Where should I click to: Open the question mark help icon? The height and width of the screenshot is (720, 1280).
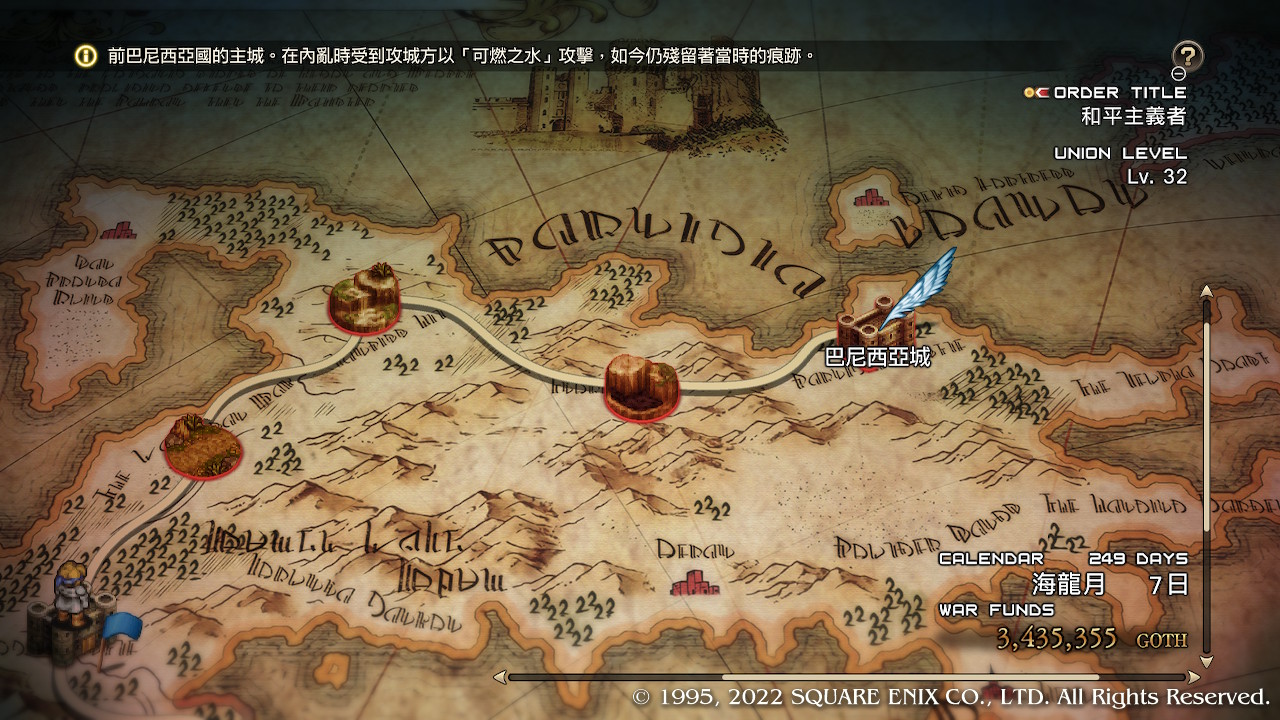pos(1187,56)
